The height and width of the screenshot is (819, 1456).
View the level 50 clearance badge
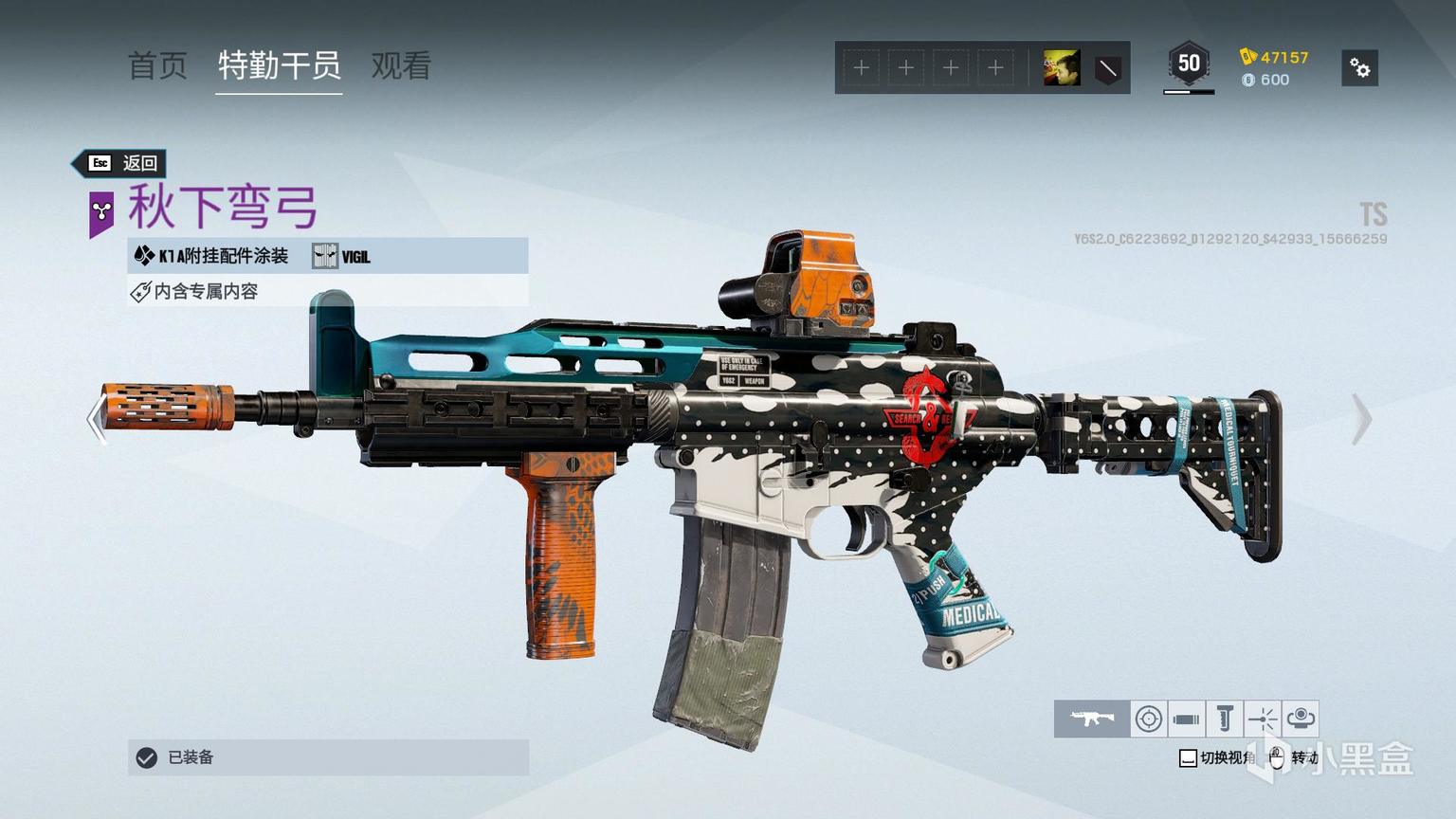point(1189,64)
